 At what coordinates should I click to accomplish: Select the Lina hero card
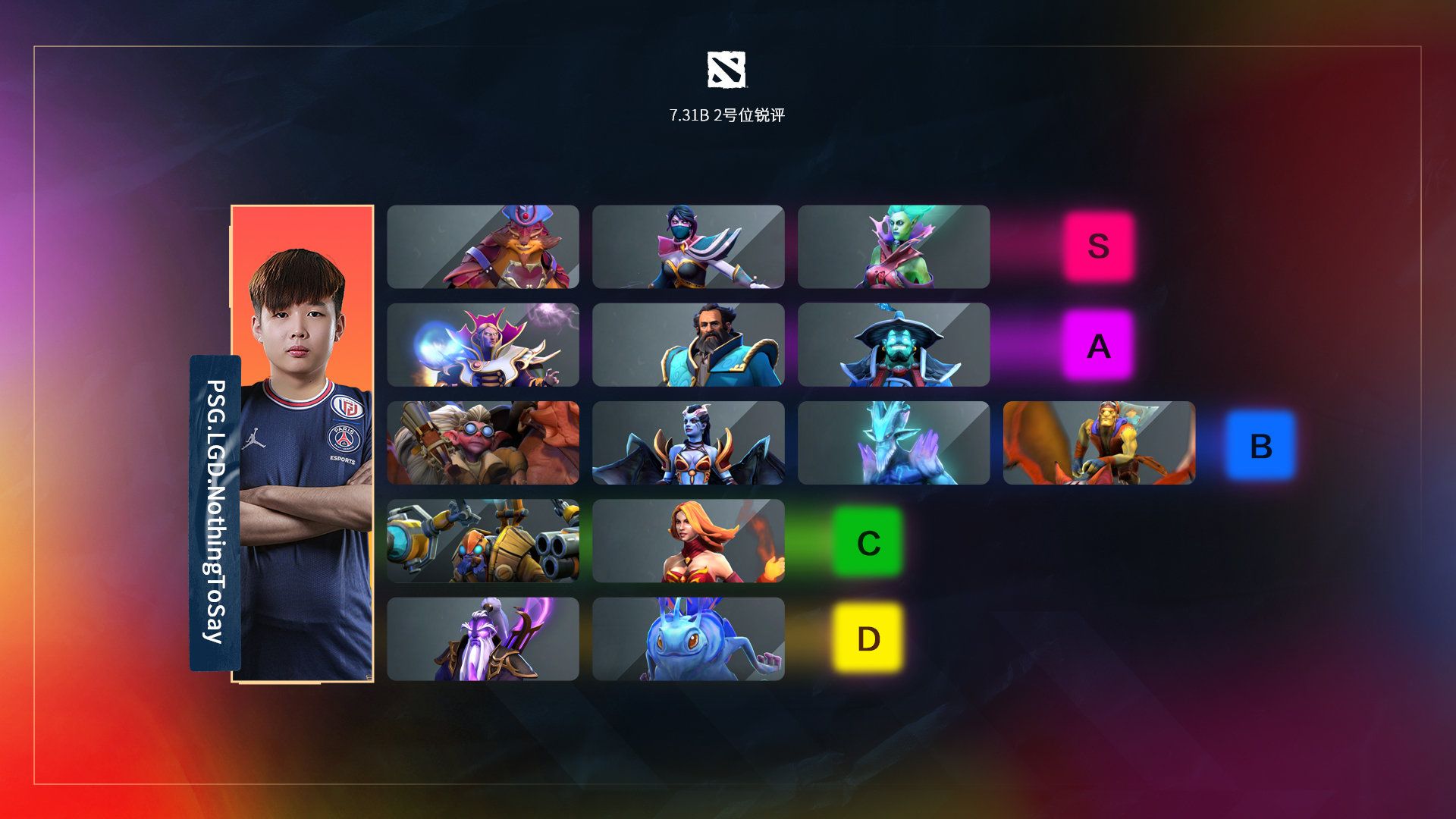(688, 541)
